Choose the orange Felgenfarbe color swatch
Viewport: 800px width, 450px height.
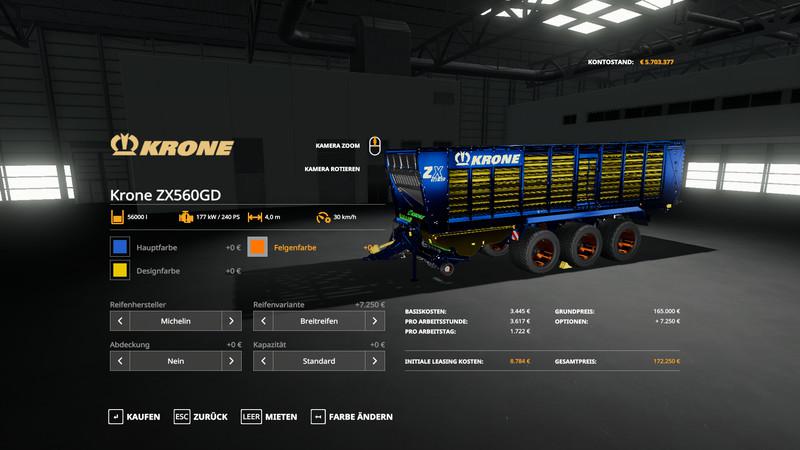tap(257, 247)
